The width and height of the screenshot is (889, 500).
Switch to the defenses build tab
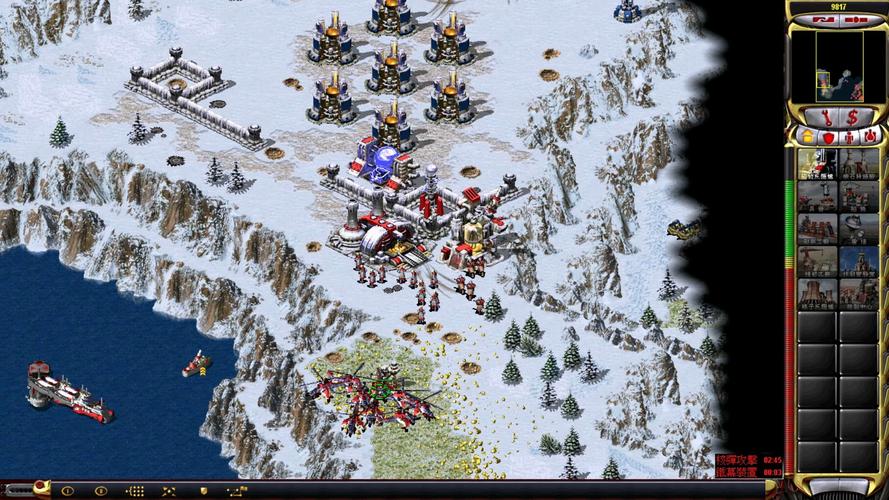coord(827,136)
